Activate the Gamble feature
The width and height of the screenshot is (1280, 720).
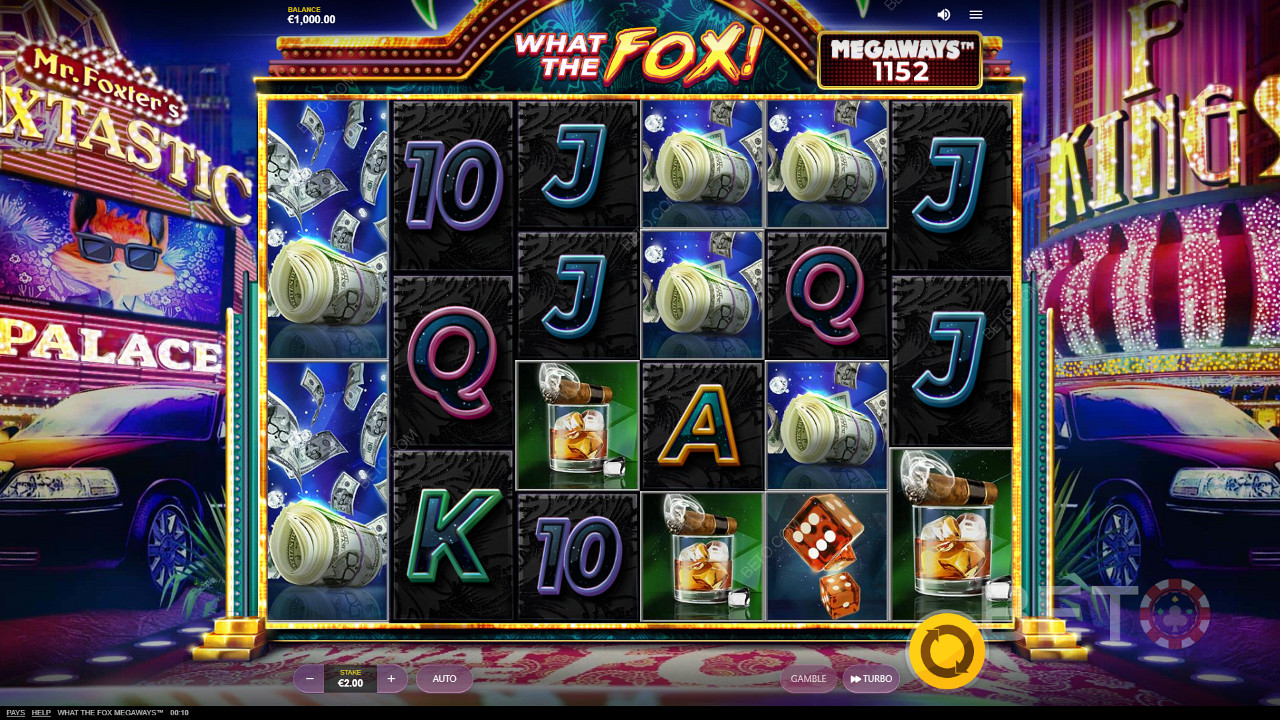(x=808, y=679)
